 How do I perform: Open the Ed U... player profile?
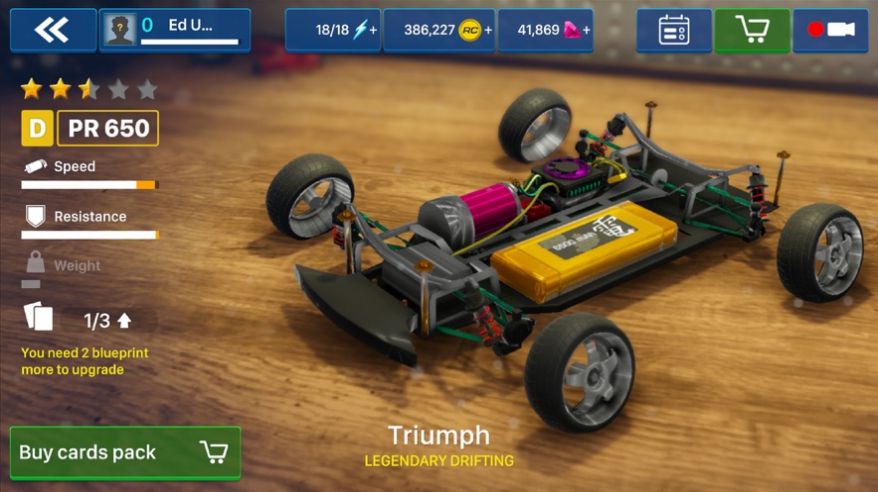point(175,30)
